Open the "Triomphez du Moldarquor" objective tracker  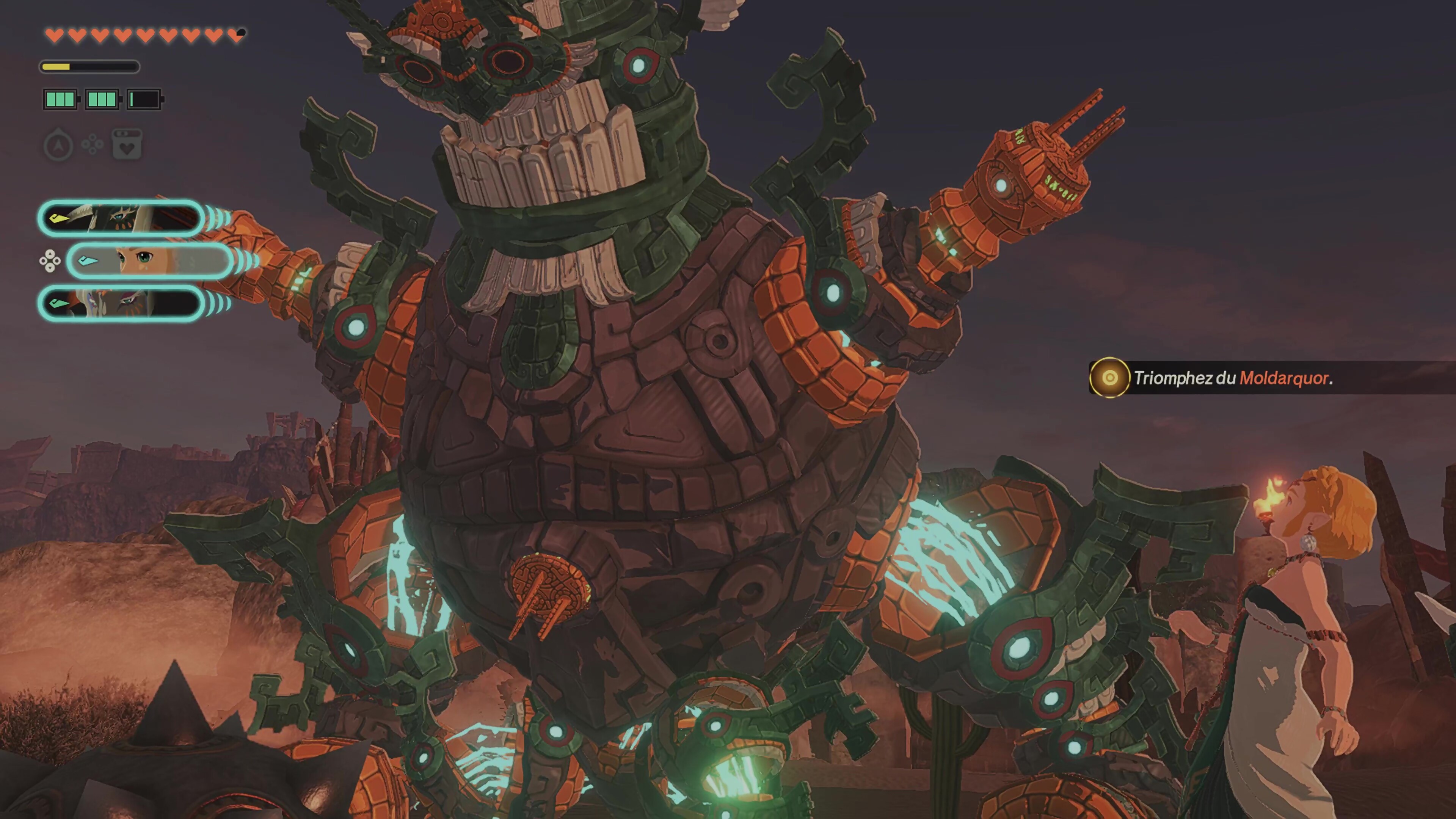coord(1232,378)
